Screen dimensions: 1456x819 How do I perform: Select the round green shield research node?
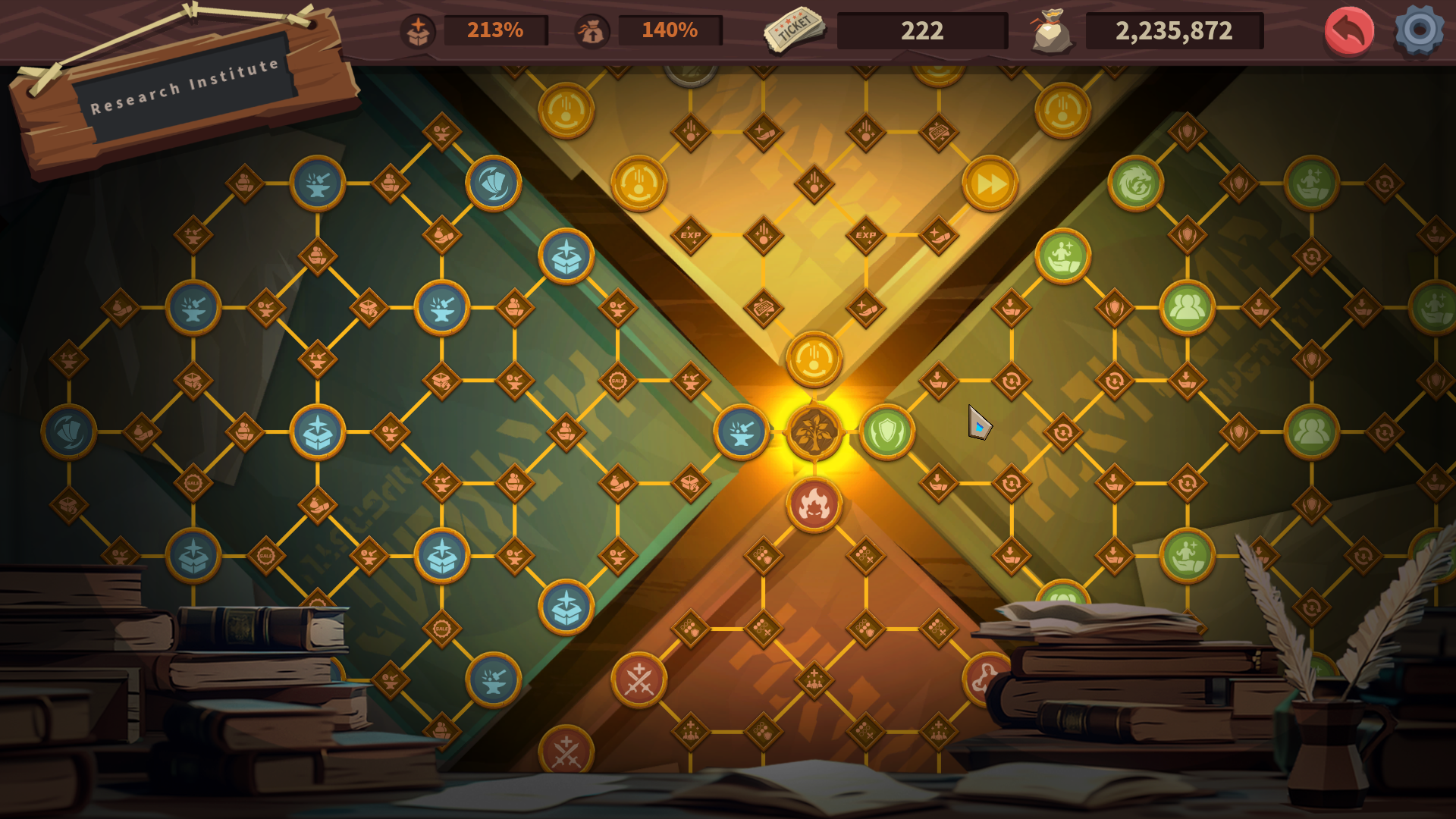click(x=886, y=432)
